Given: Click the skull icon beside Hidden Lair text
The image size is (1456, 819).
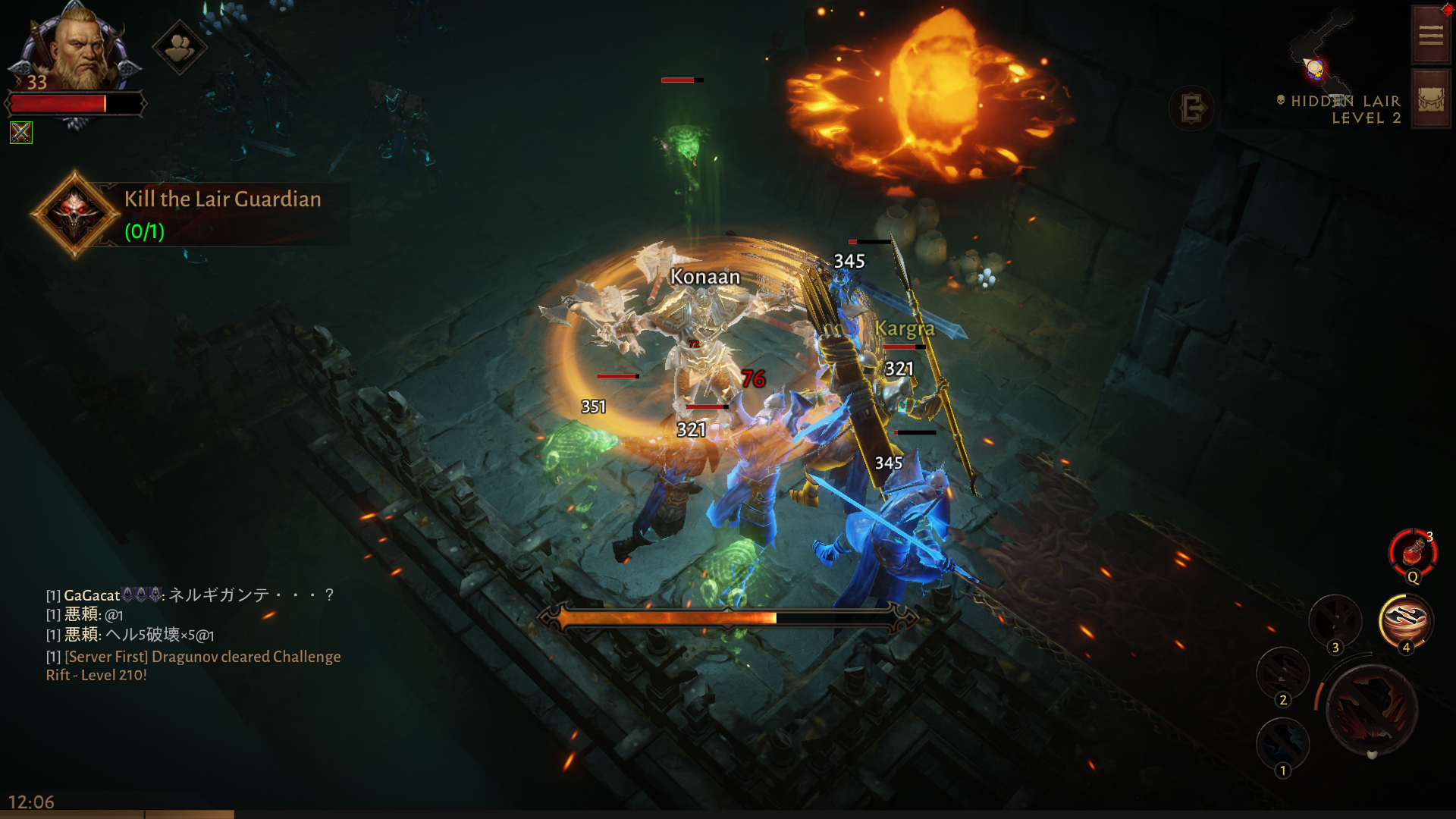Looking at the screenshot, I should (1279, 100).
